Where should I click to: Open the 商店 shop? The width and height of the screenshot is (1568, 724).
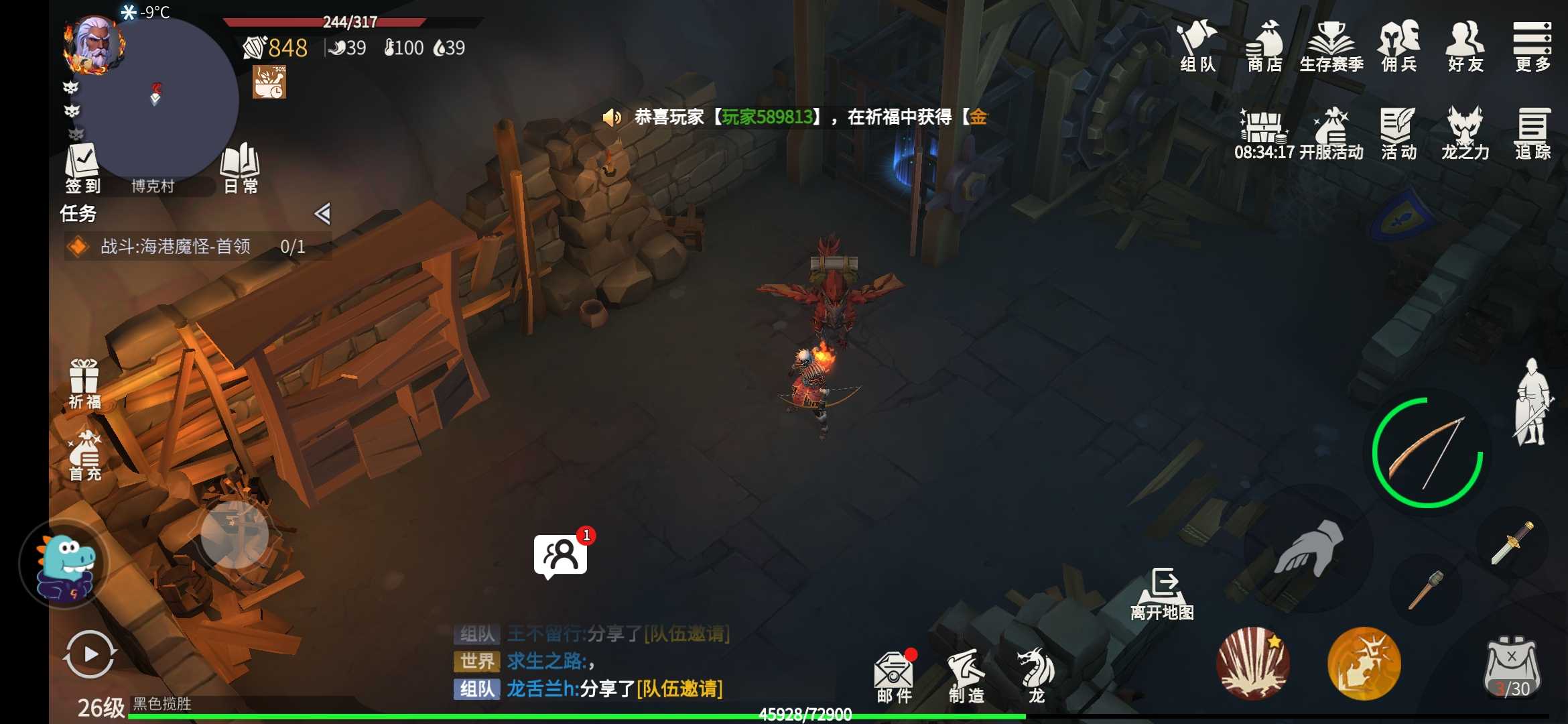point(1264,46)
